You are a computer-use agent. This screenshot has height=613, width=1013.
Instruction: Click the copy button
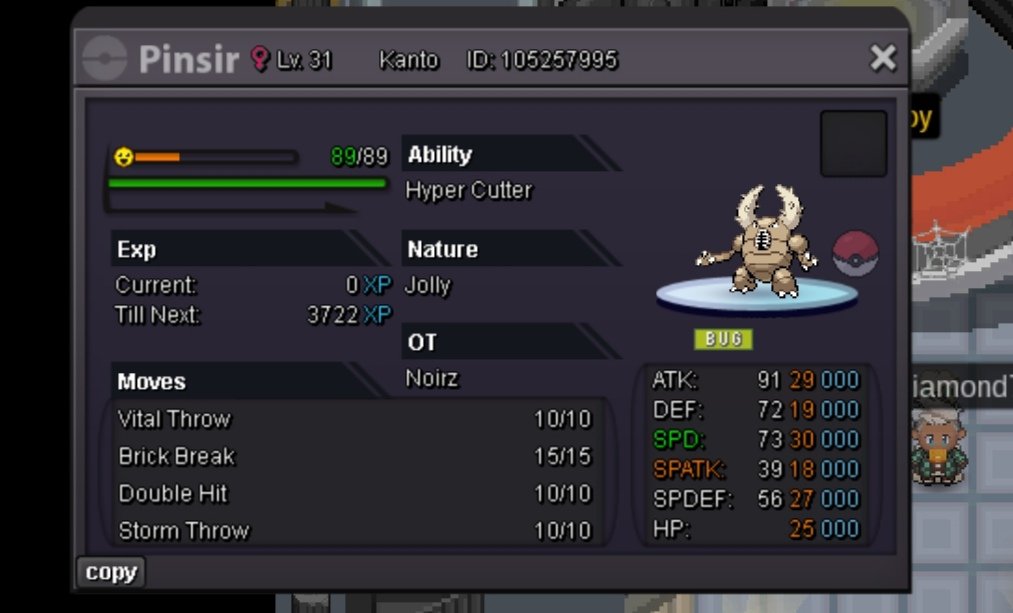pos(111,572)
